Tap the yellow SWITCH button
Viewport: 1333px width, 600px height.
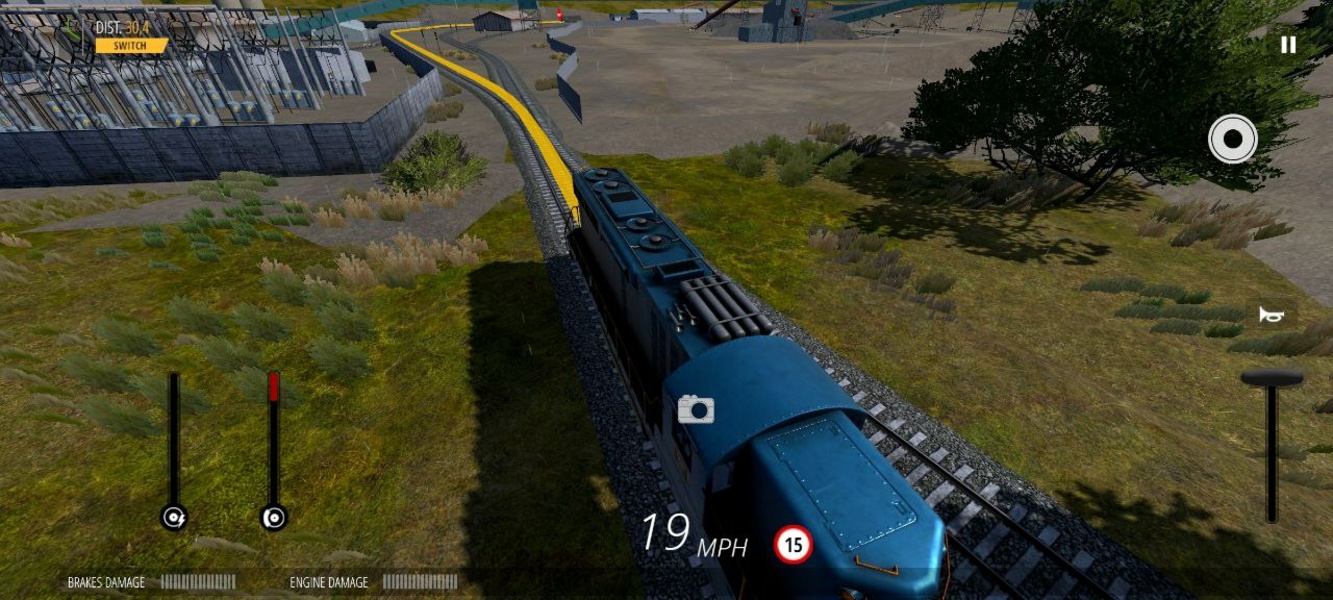tap(131, 46)
